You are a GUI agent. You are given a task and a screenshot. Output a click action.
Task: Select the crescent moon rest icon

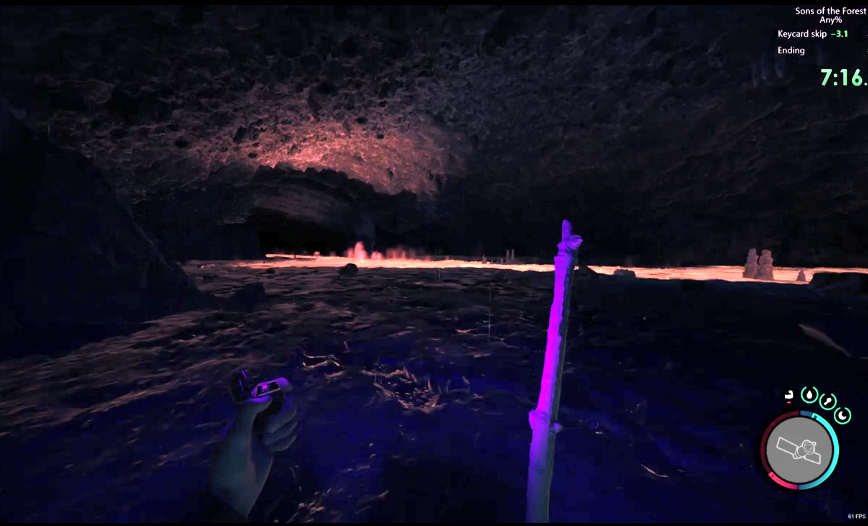843,415
